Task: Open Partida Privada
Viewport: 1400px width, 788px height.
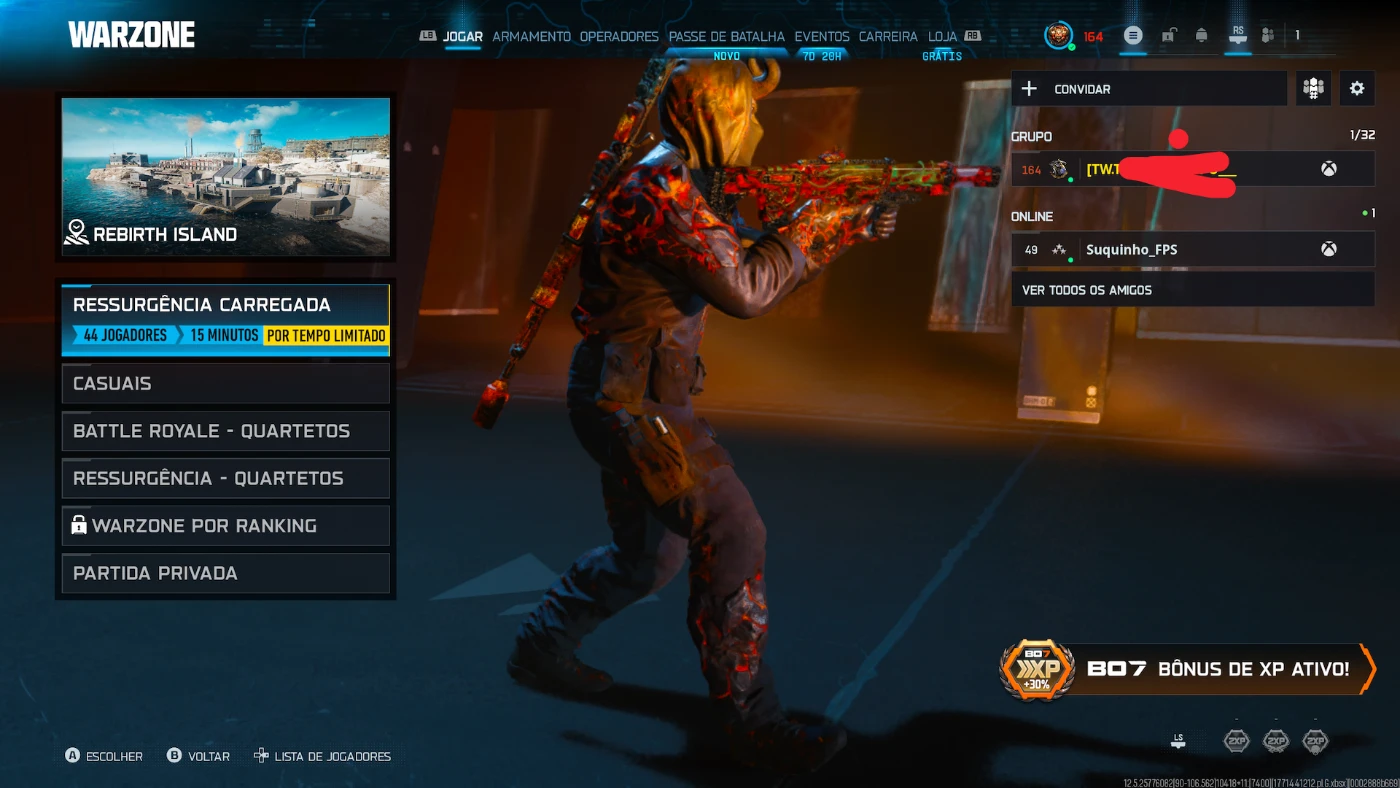Action: [x=225, y=574]
